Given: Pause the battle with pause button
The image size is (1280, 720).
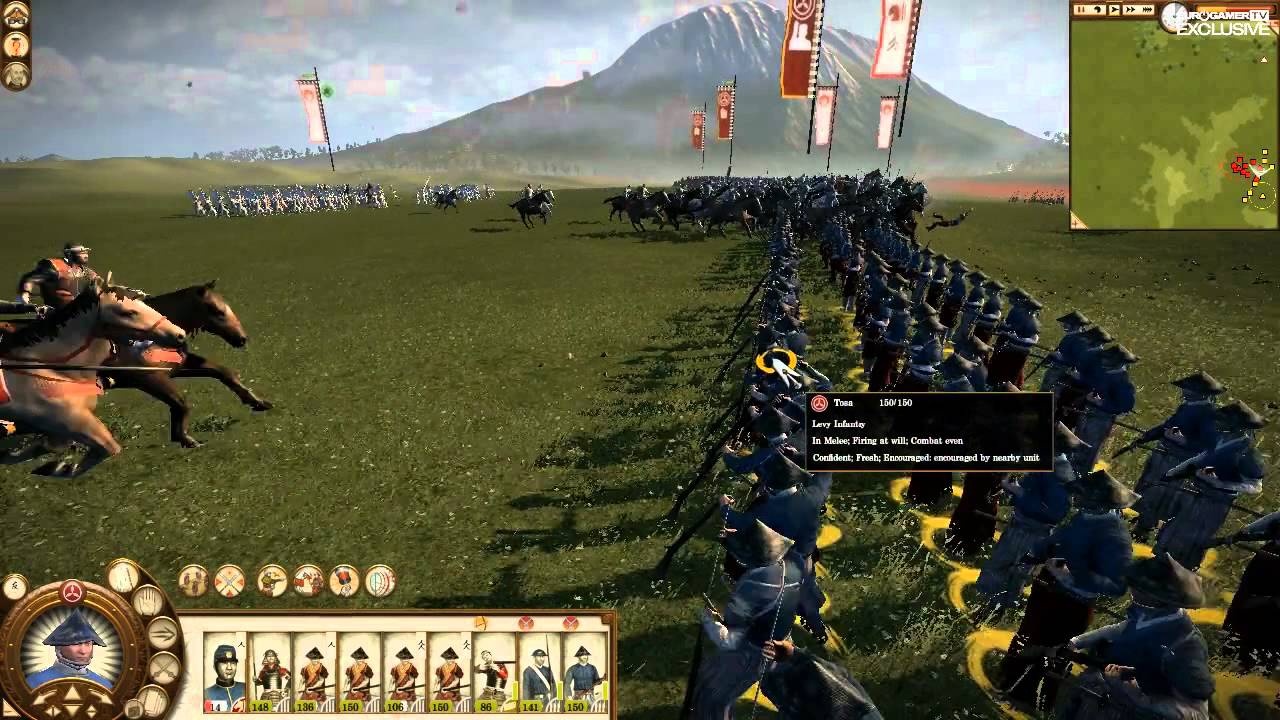Looking at the screenshot, I should click(1080, 9).
